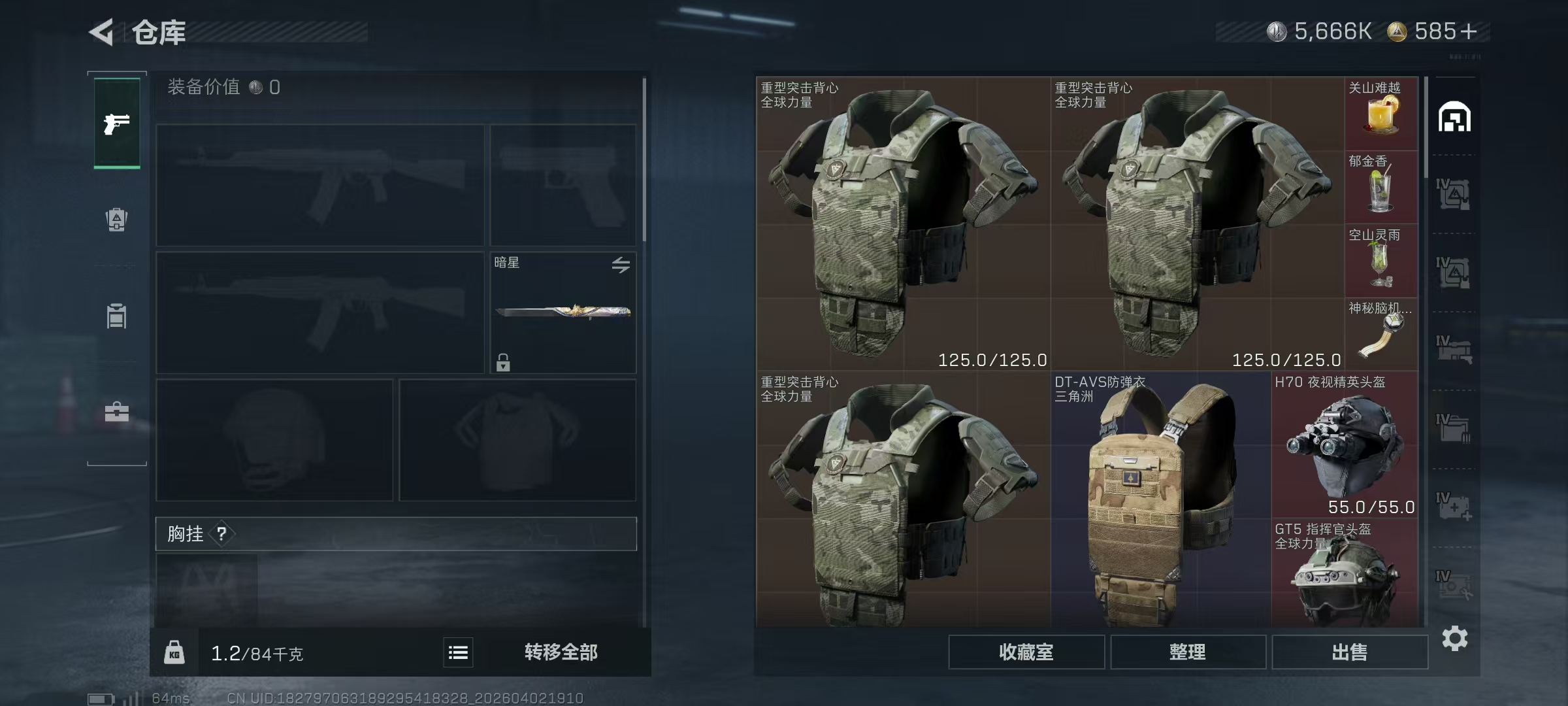
Task: Select the pistol weapons tab
Action: (x=117, y=124)
